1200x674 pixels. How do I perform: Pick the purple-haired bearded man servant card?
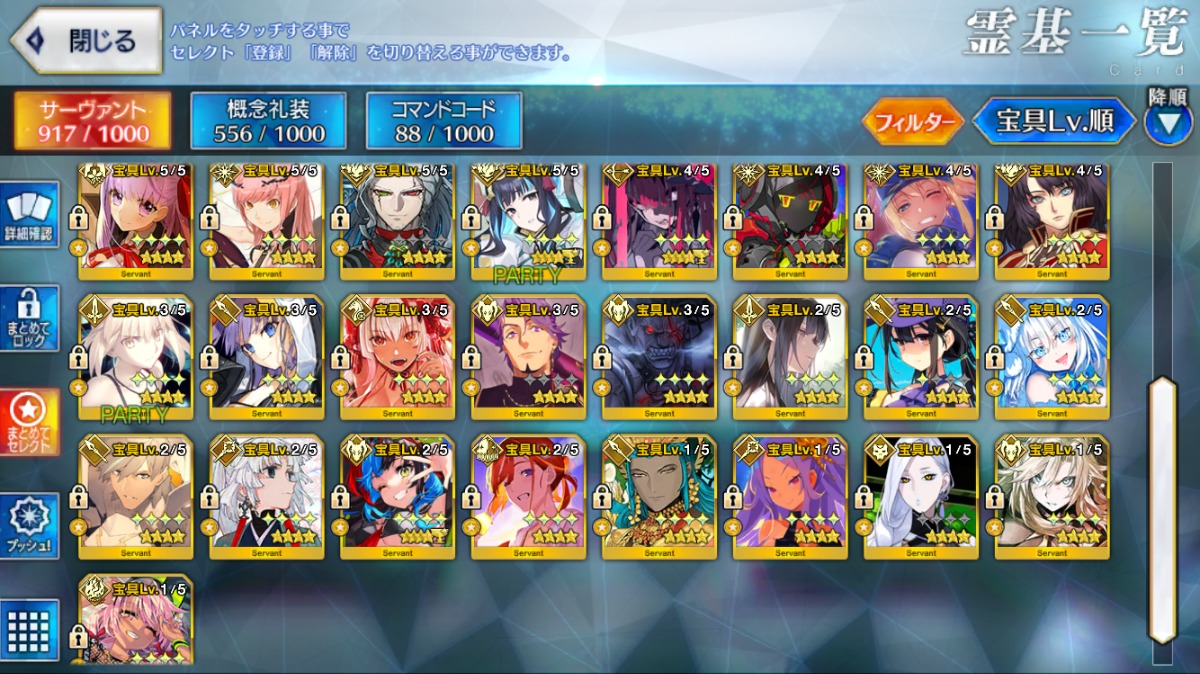coord(528,355)
